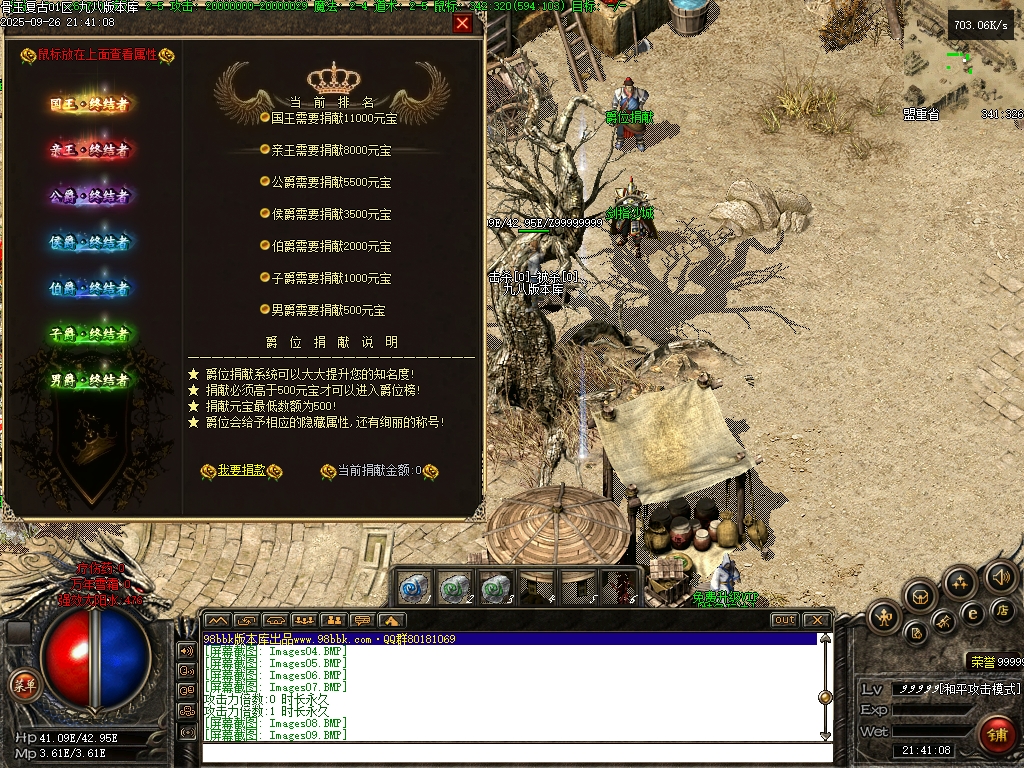This screenshot has height=768, width=1024.
Task: Click the chat window's out button
Action: click(x=784, y=620)
